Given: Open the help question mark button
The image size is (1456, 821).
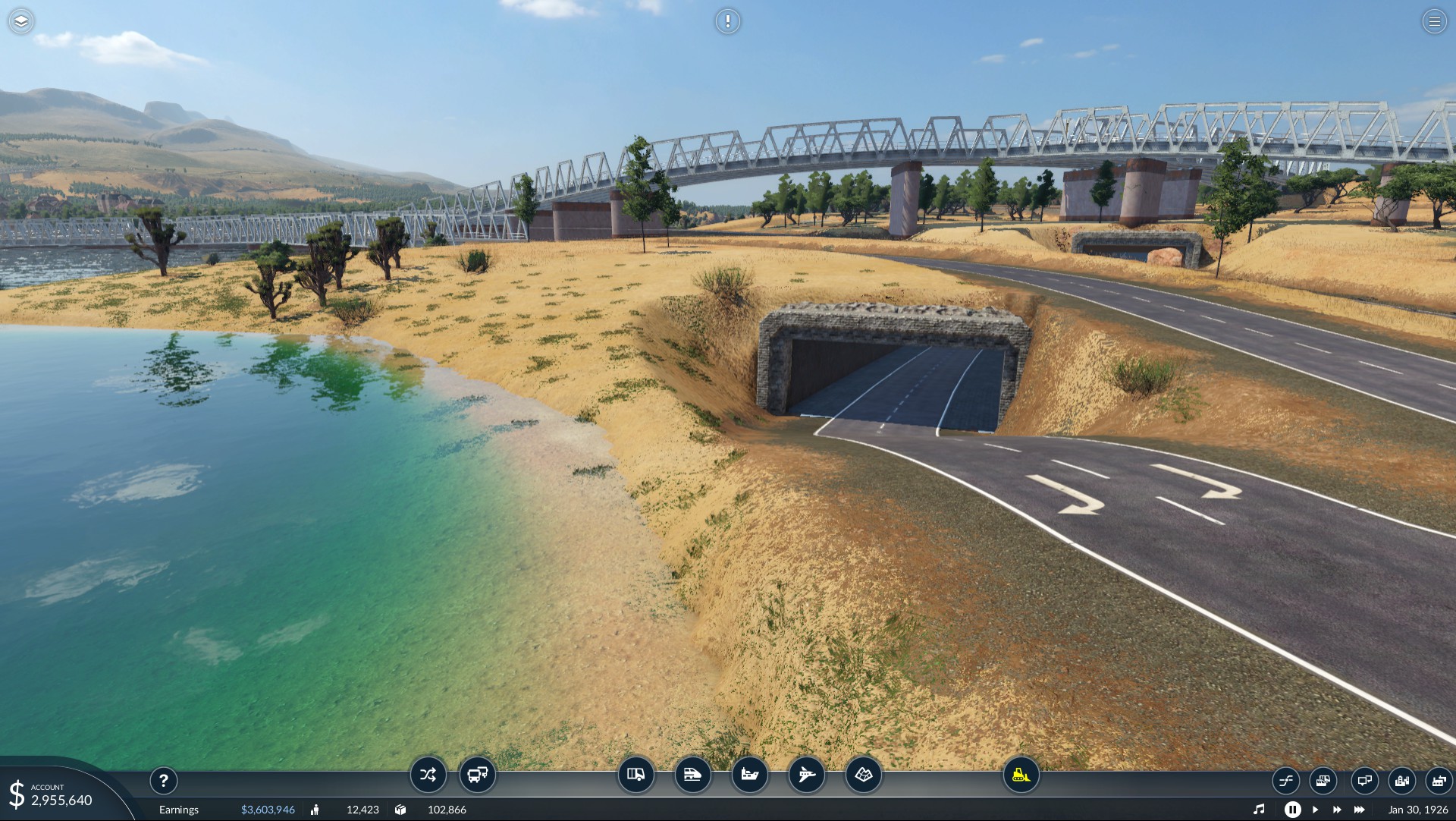Looking at the screenshot, I should (163, 780).
